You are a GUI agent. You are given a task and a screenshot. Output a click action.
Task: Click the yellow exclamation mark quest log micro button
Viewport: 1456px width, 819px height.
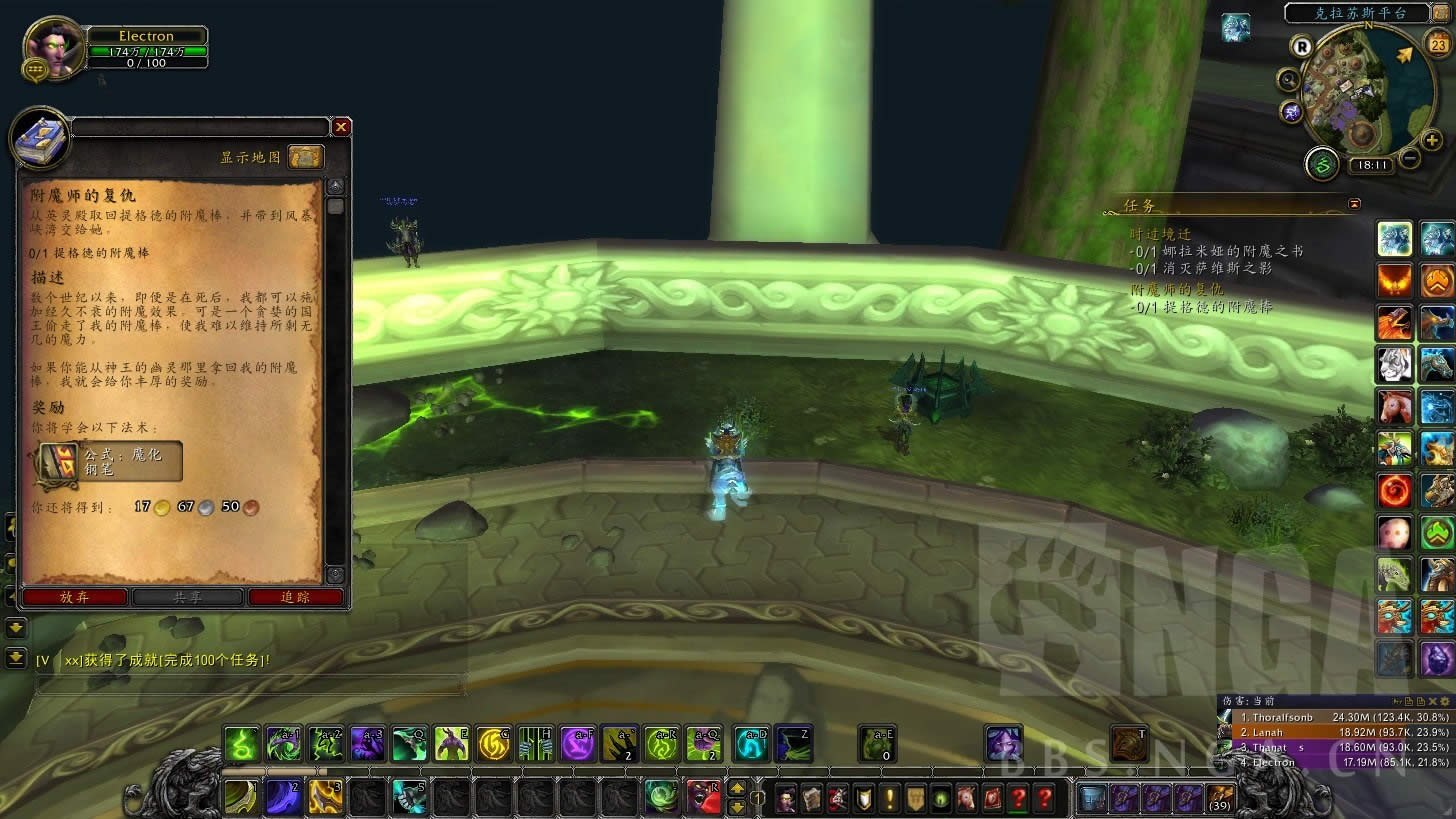click(x=889, y=798)
